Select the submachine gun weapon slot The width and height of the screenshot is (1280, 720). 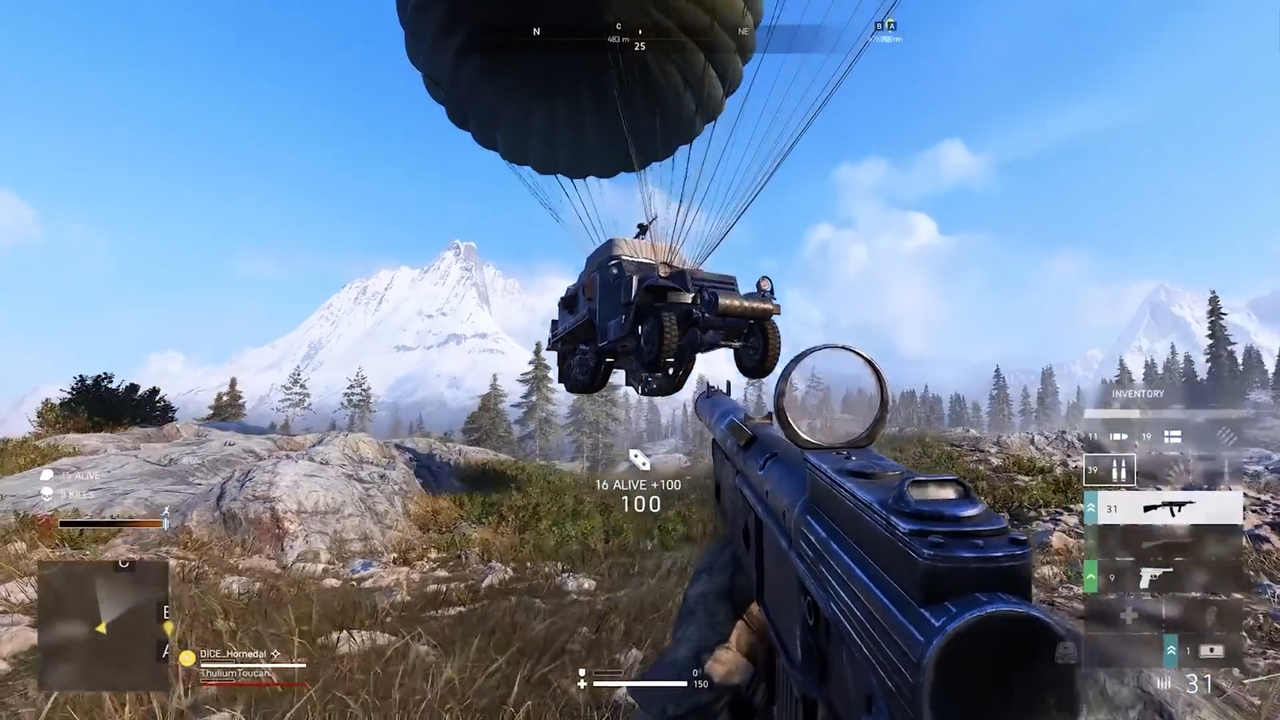[x=1165, y=508]
